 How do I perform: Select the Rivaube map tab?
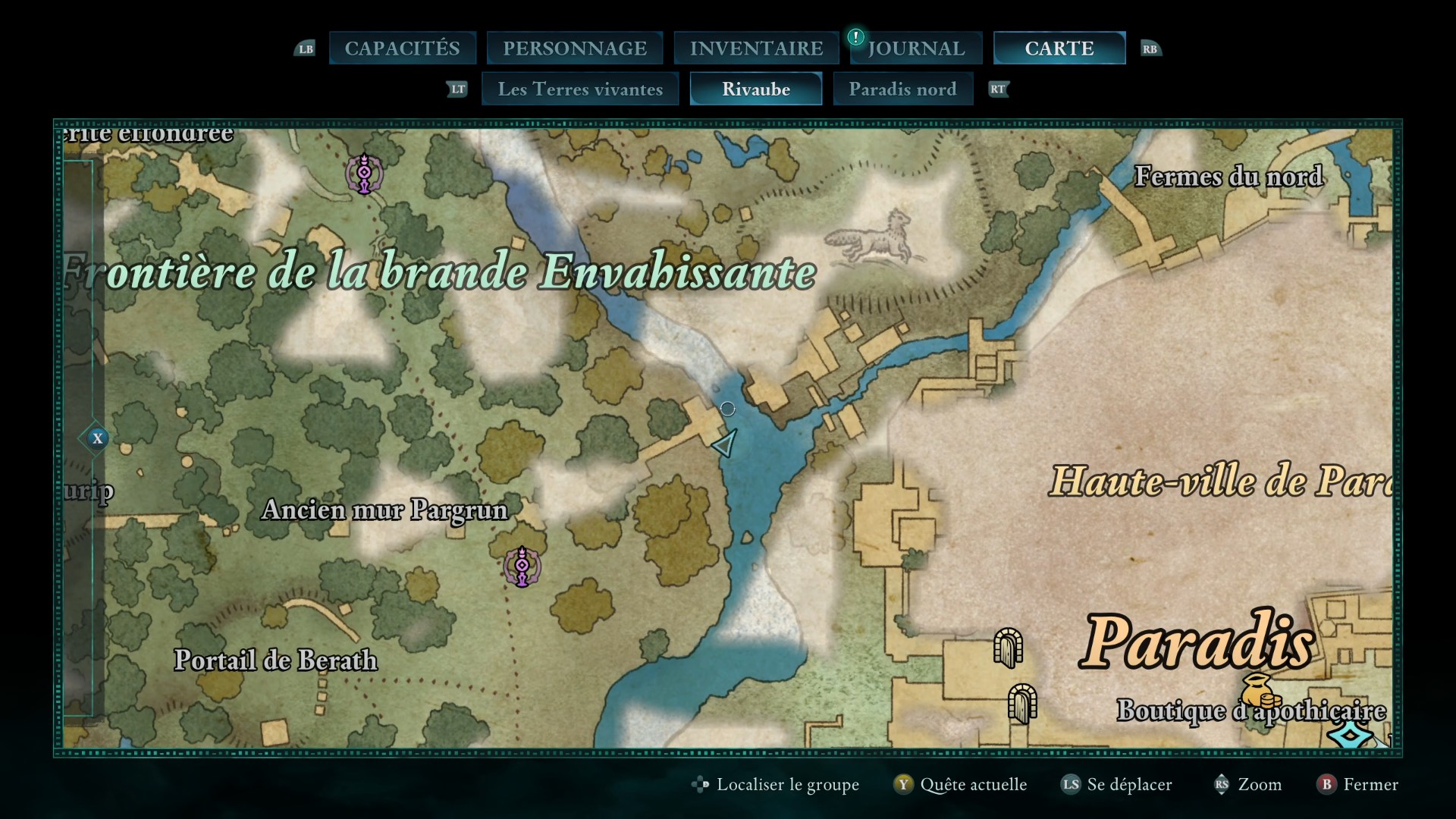756,89
